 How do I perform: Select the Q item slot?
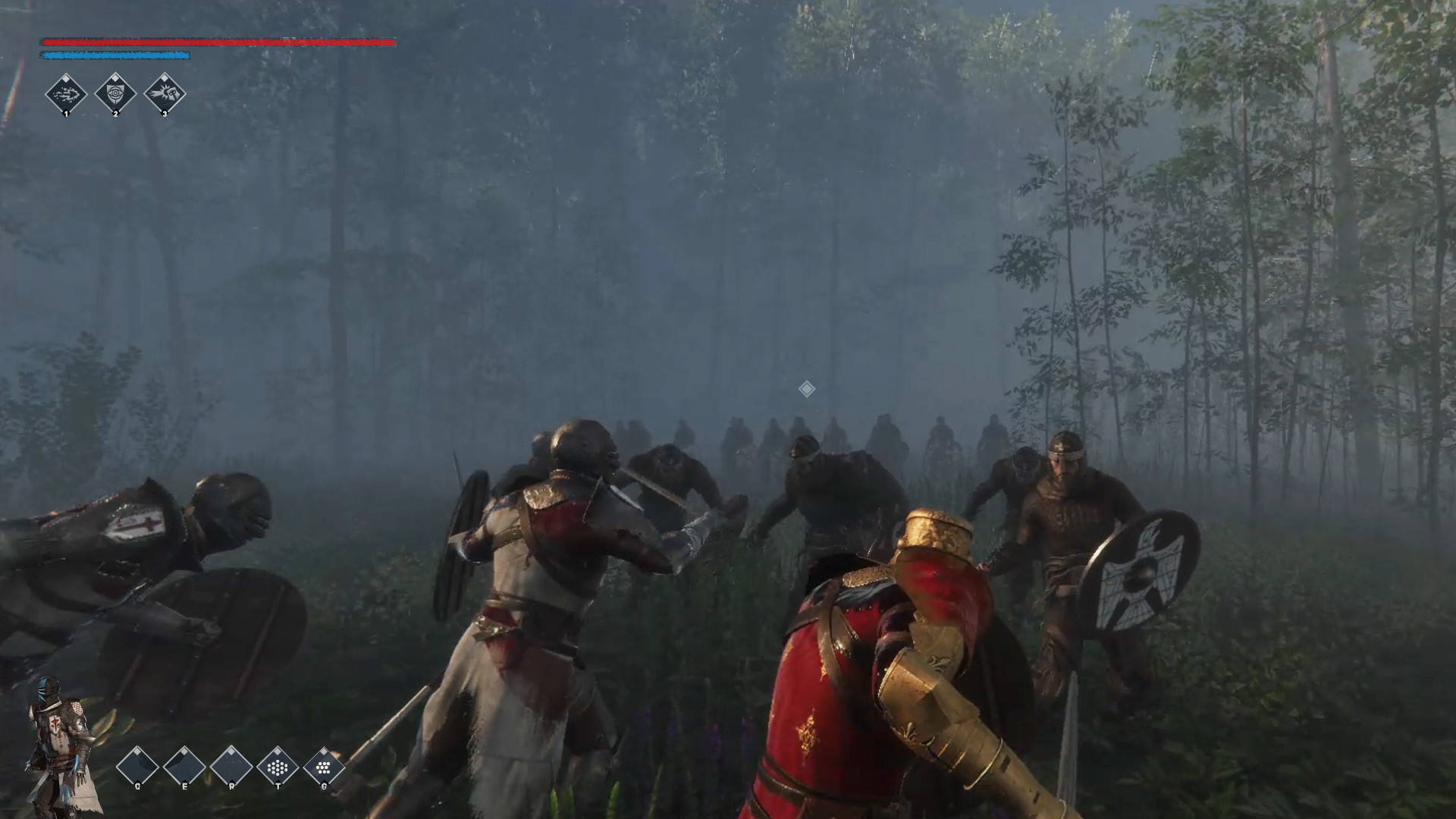(x=137, y=764)
